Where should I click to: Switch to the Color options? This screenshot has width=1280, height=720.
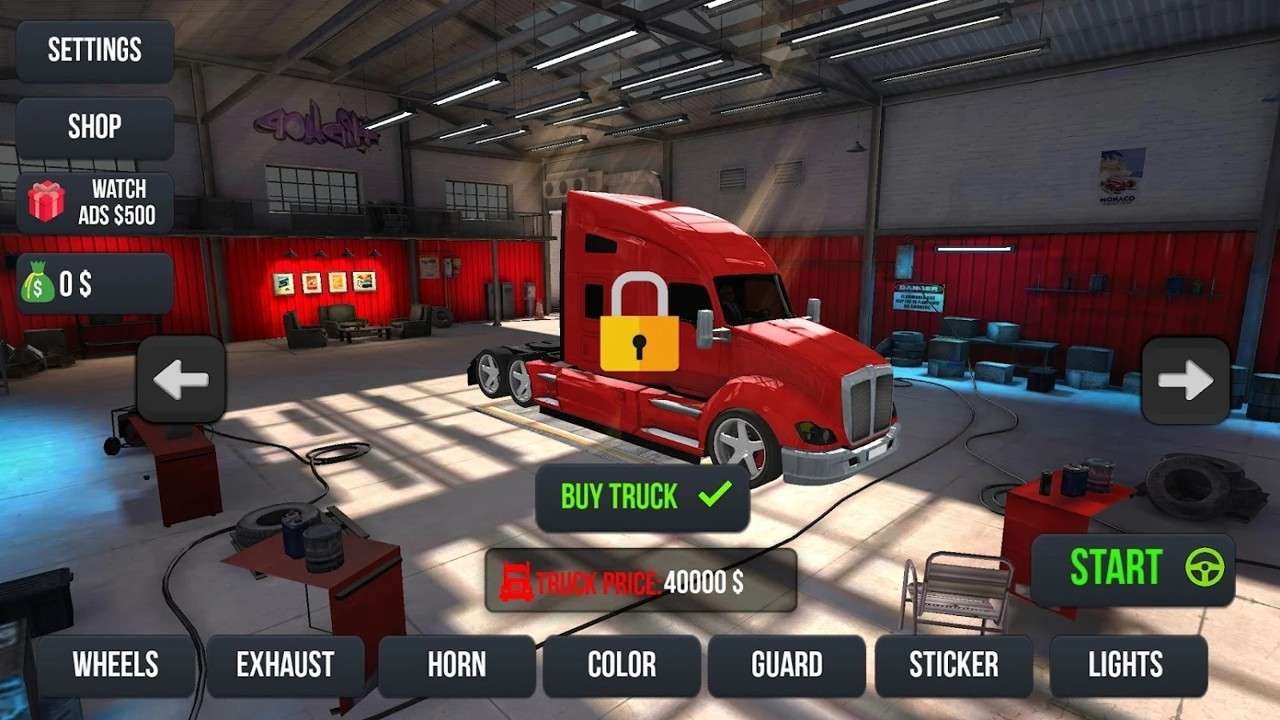click(622, 665)
